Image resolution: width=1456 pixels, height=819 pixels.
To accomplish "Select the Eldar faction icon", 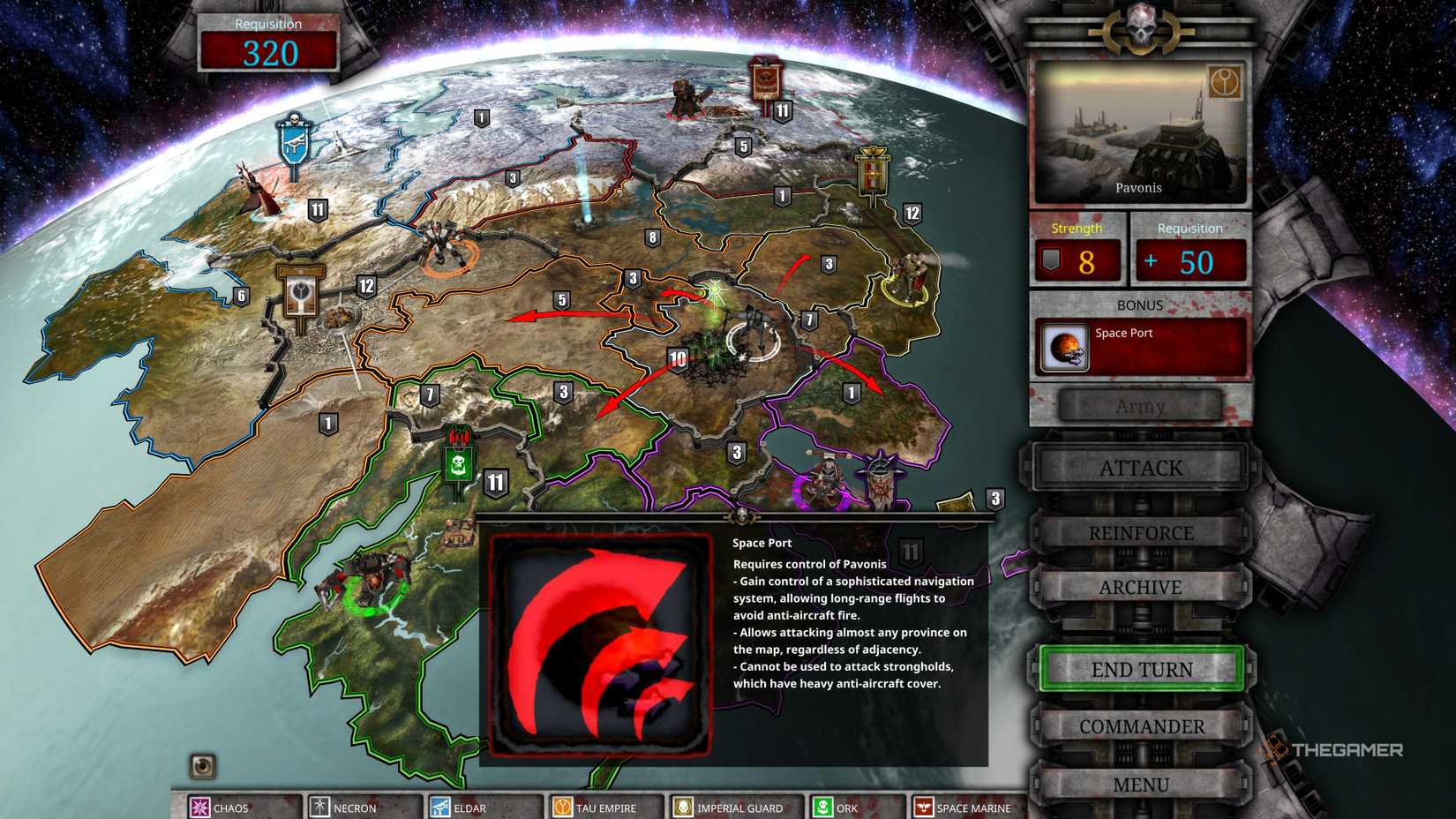I will (x=440, y=807).
